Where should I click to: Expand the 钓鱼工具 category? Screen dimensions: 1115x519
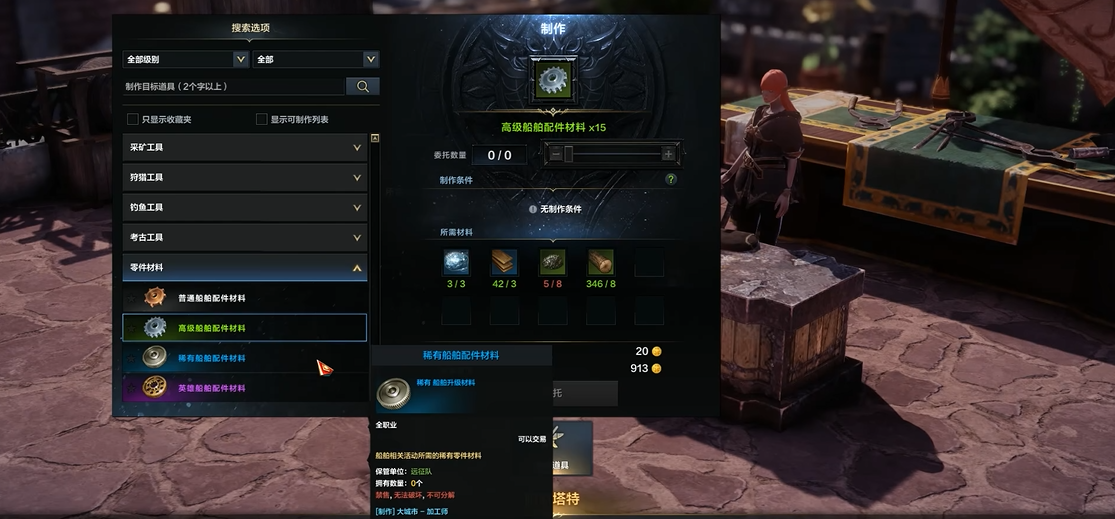(245, 208)
